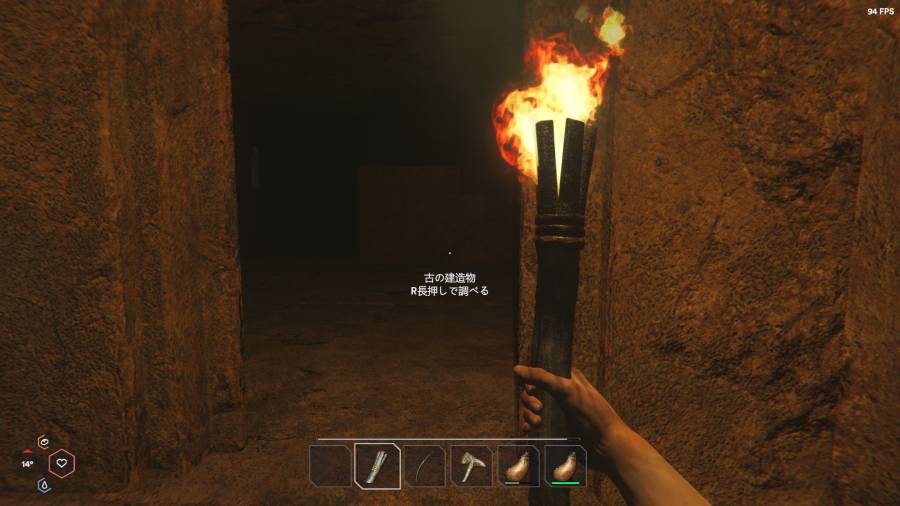This screenshot has height=506, width=900.
Task: Select the torch slot in the hotbar
Action: (377, 466)
